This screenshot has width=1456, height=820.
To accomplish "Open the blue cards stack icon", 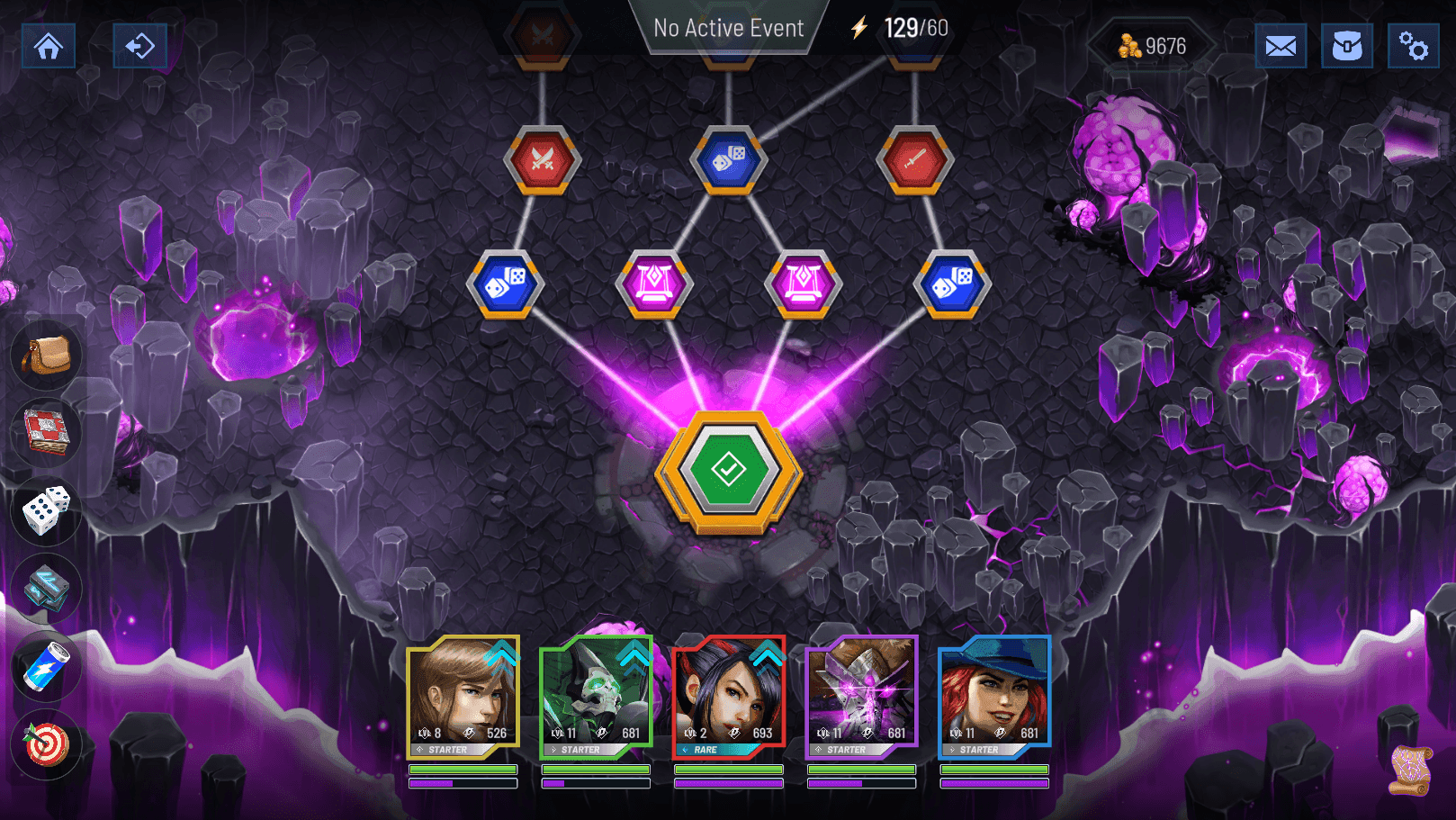I will [x=46, y=588].
